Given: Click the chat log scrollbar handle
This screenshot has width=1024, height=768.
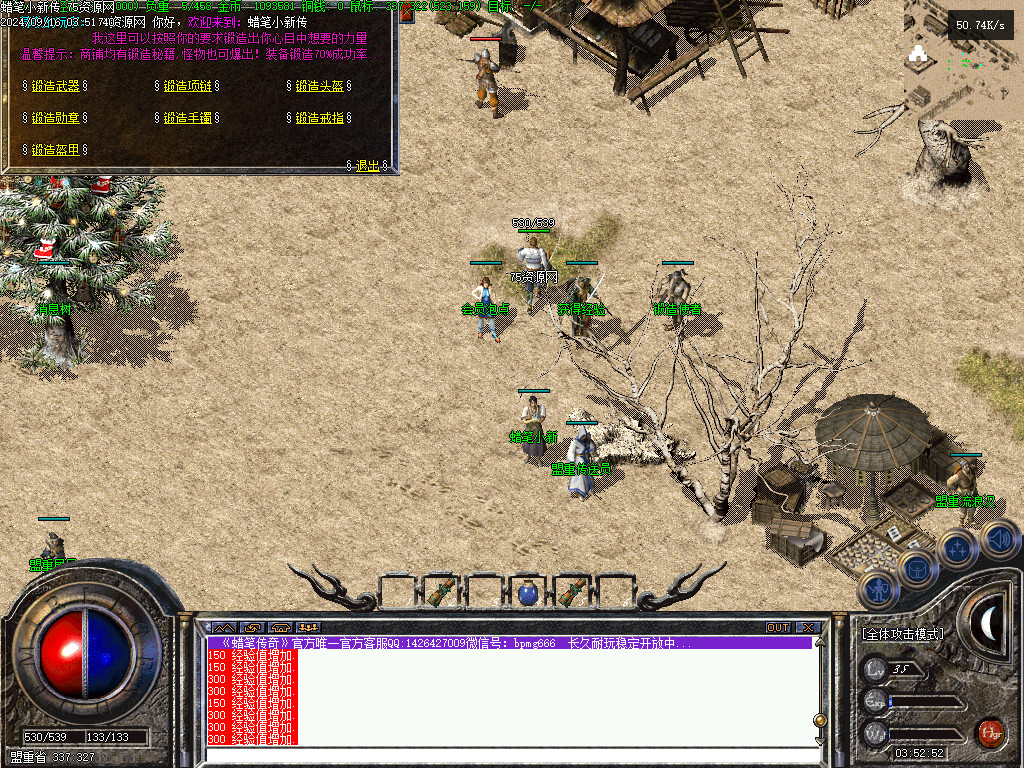Looking at the screenshot, I should [820, 720].
